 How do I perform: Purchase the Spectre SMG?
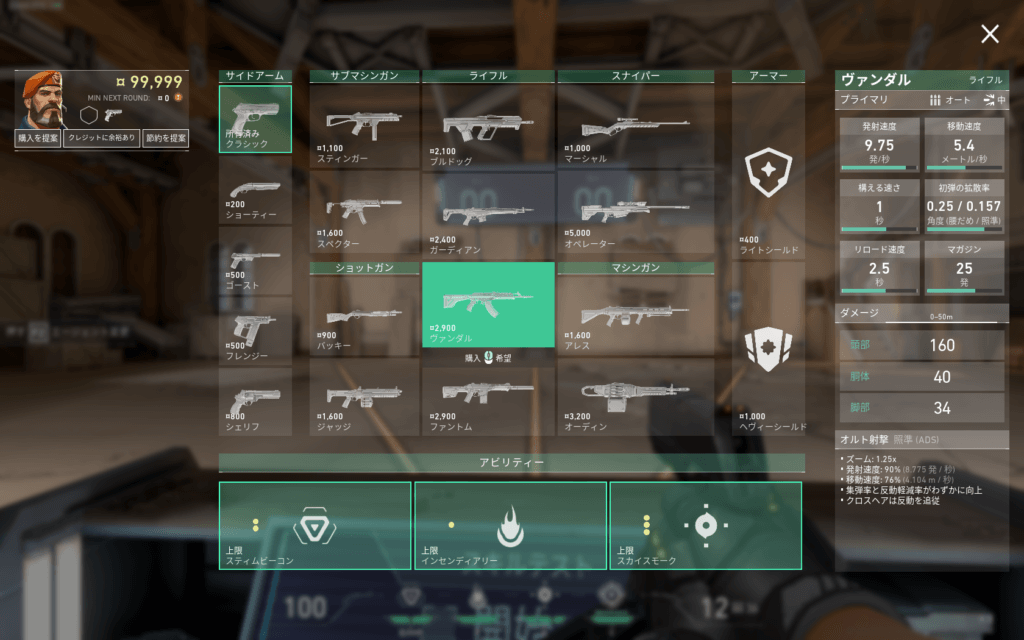point(364,212)
